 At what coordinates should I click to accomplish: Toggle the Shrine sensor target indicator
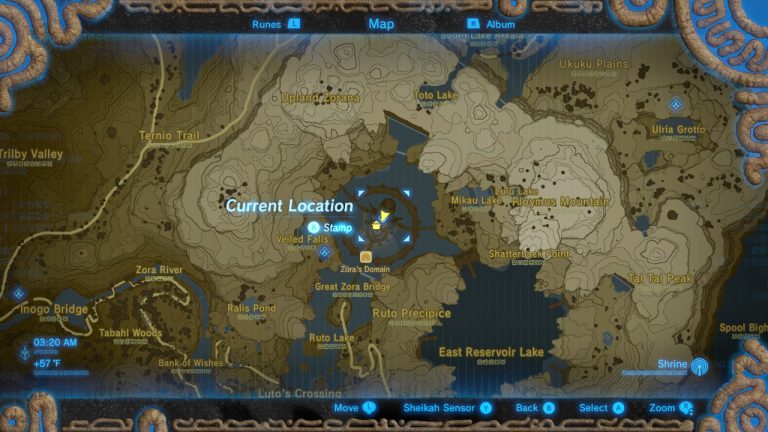click(699, 365)
